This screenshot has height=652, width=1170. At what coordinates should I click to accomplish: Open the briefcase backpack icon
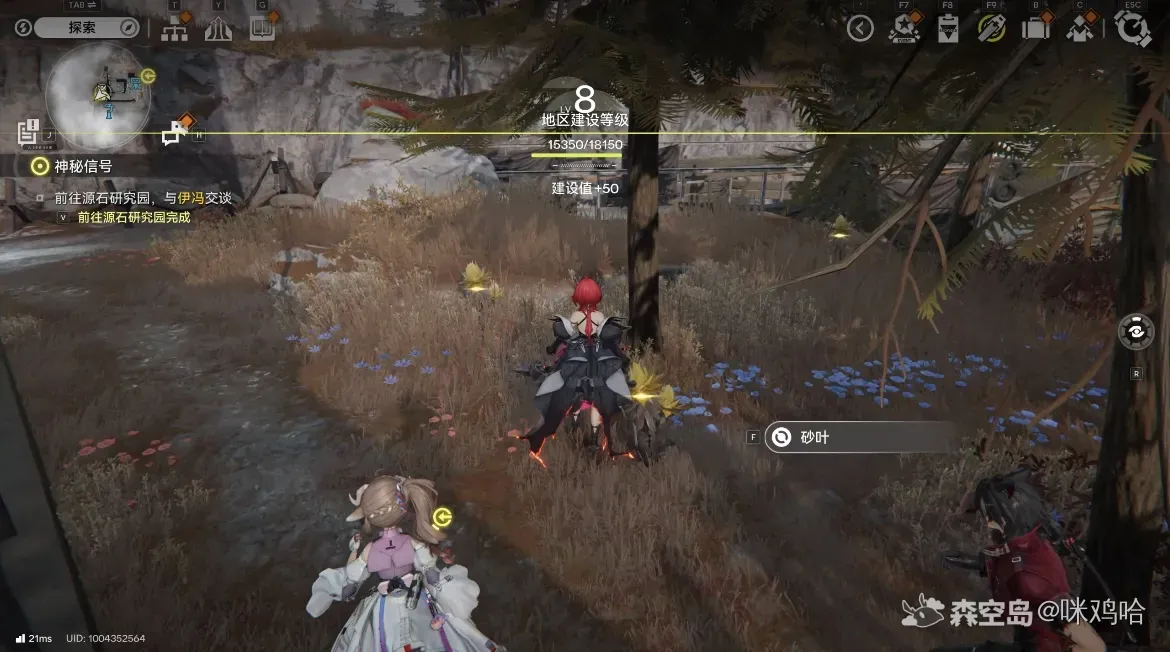click(x=1035, y=29)
